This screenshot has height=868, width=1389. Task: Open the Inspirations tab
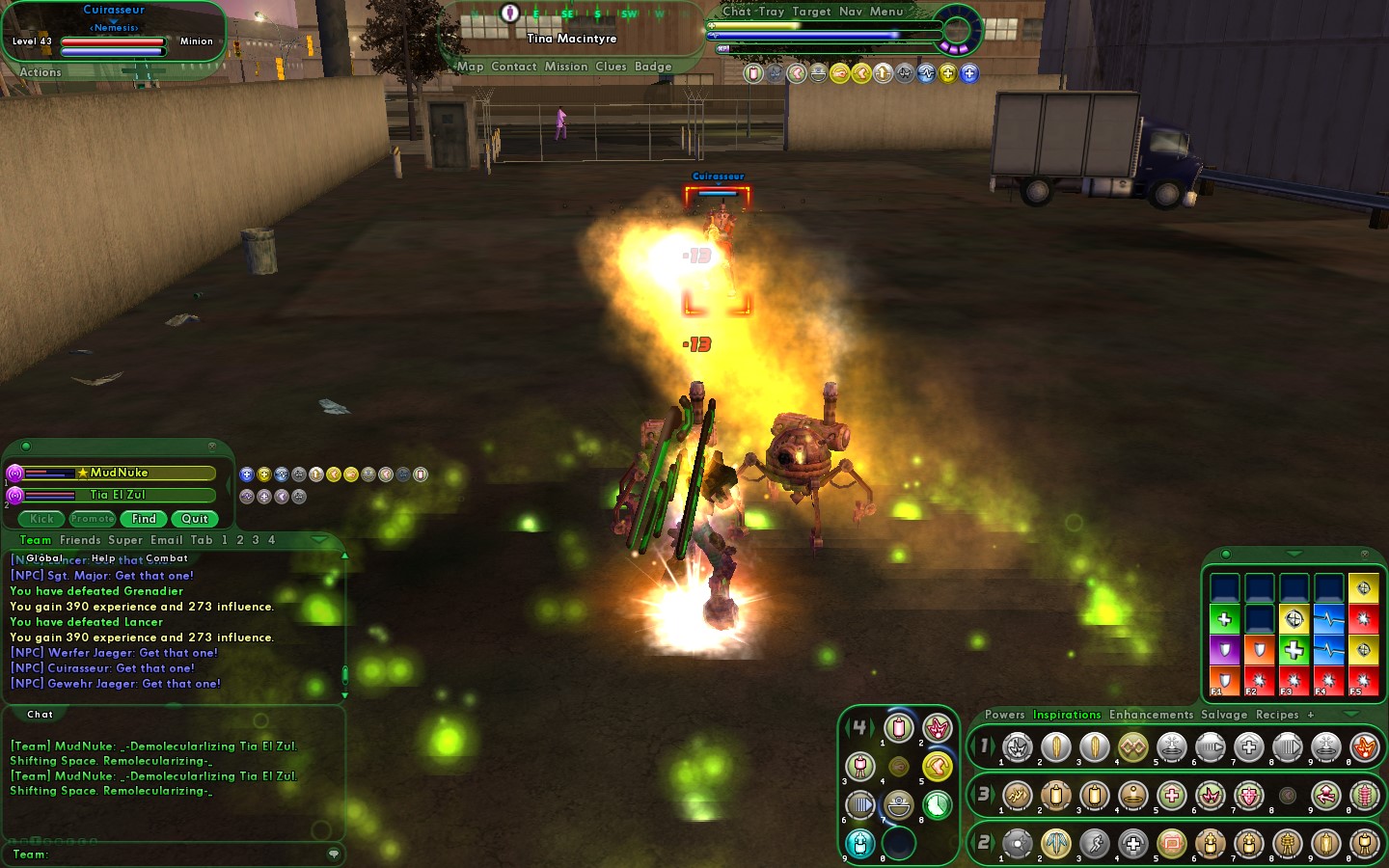click(1066, 715)
